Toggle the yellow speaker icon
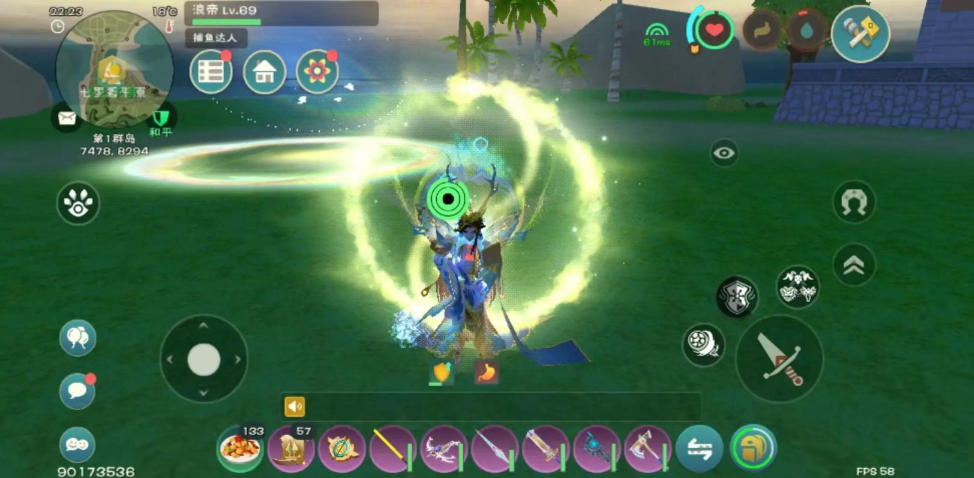This screenshot has width=974, height=478. [294, 406]
